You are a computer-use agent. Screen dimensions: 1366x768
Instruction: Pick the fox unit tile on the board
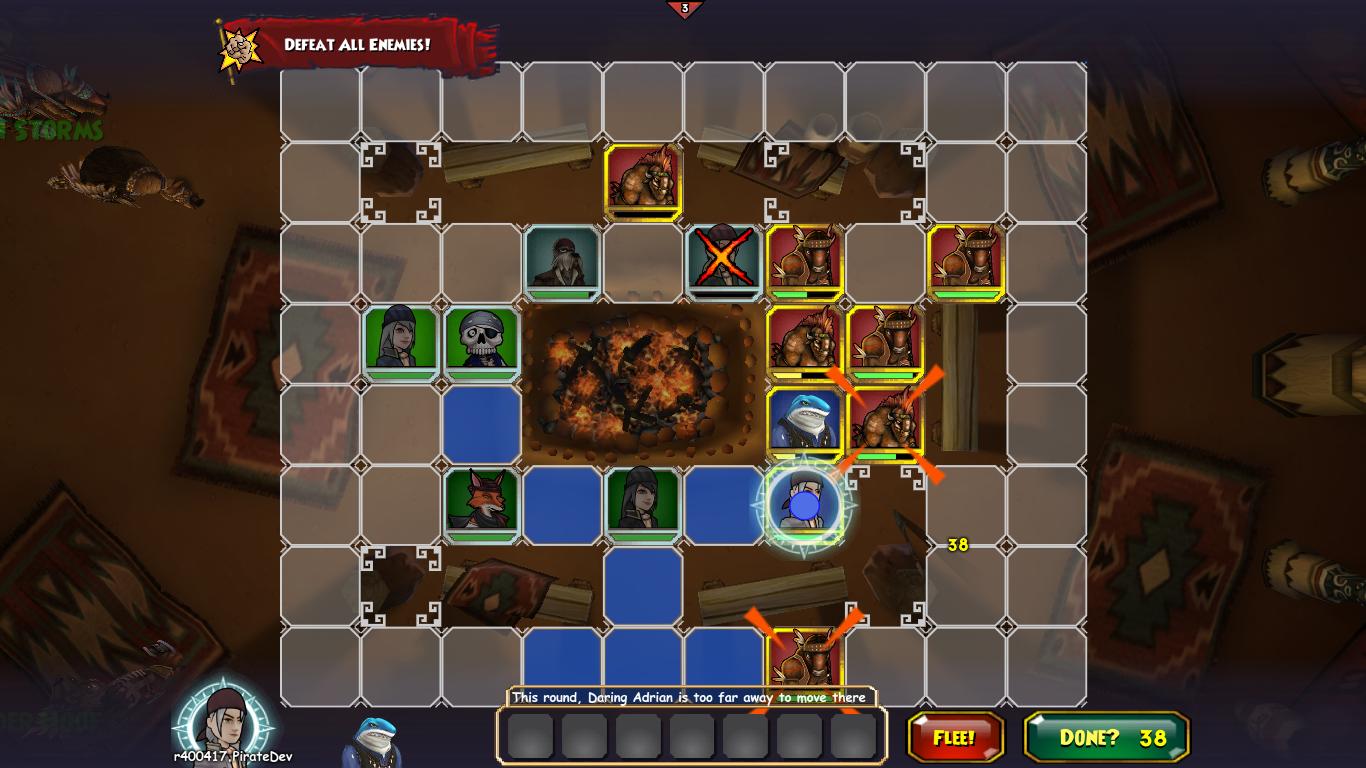[481, 505]
